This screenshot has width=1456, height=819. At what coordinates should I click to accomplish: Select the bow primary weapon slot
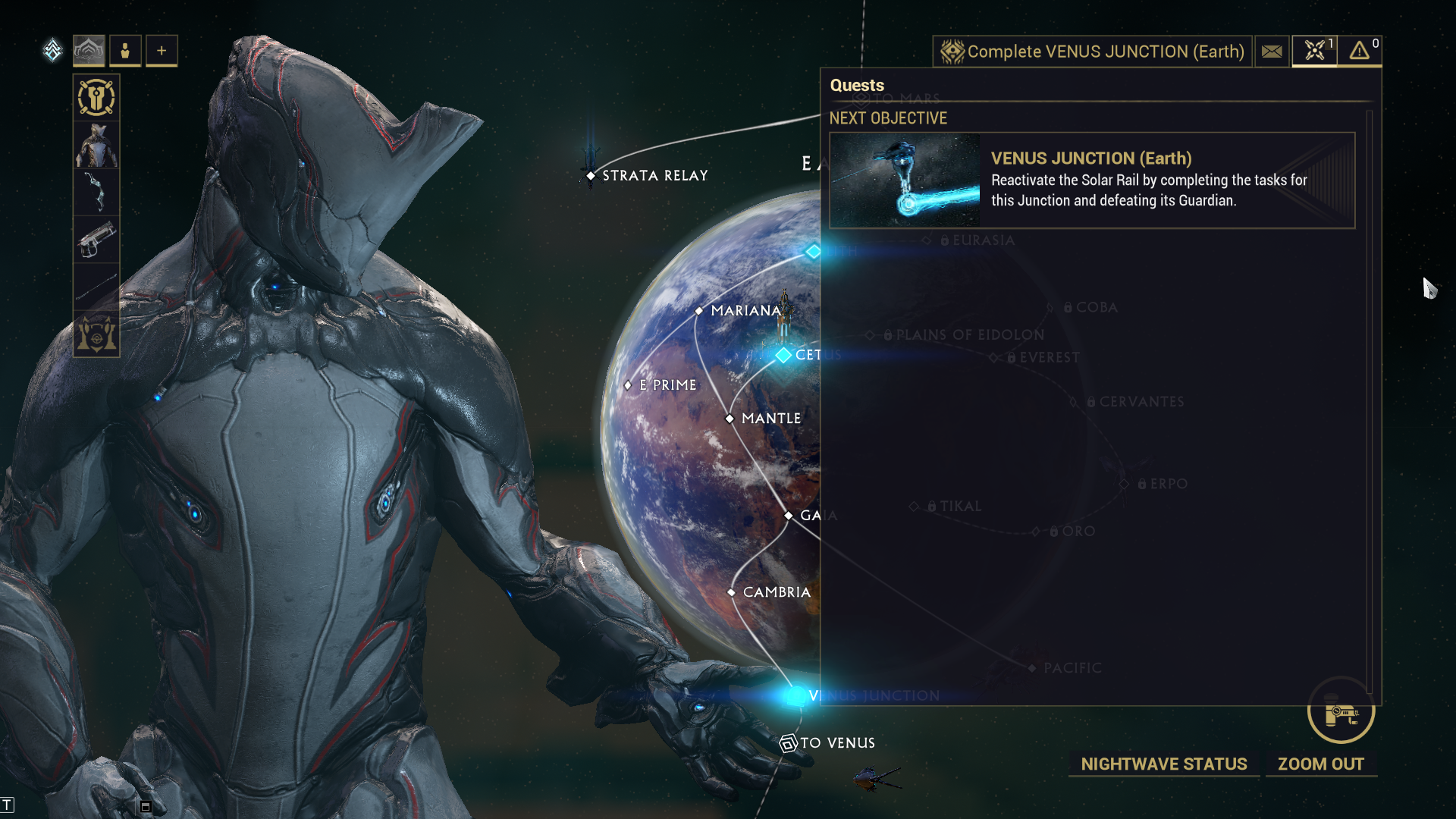tap(96, 192)
